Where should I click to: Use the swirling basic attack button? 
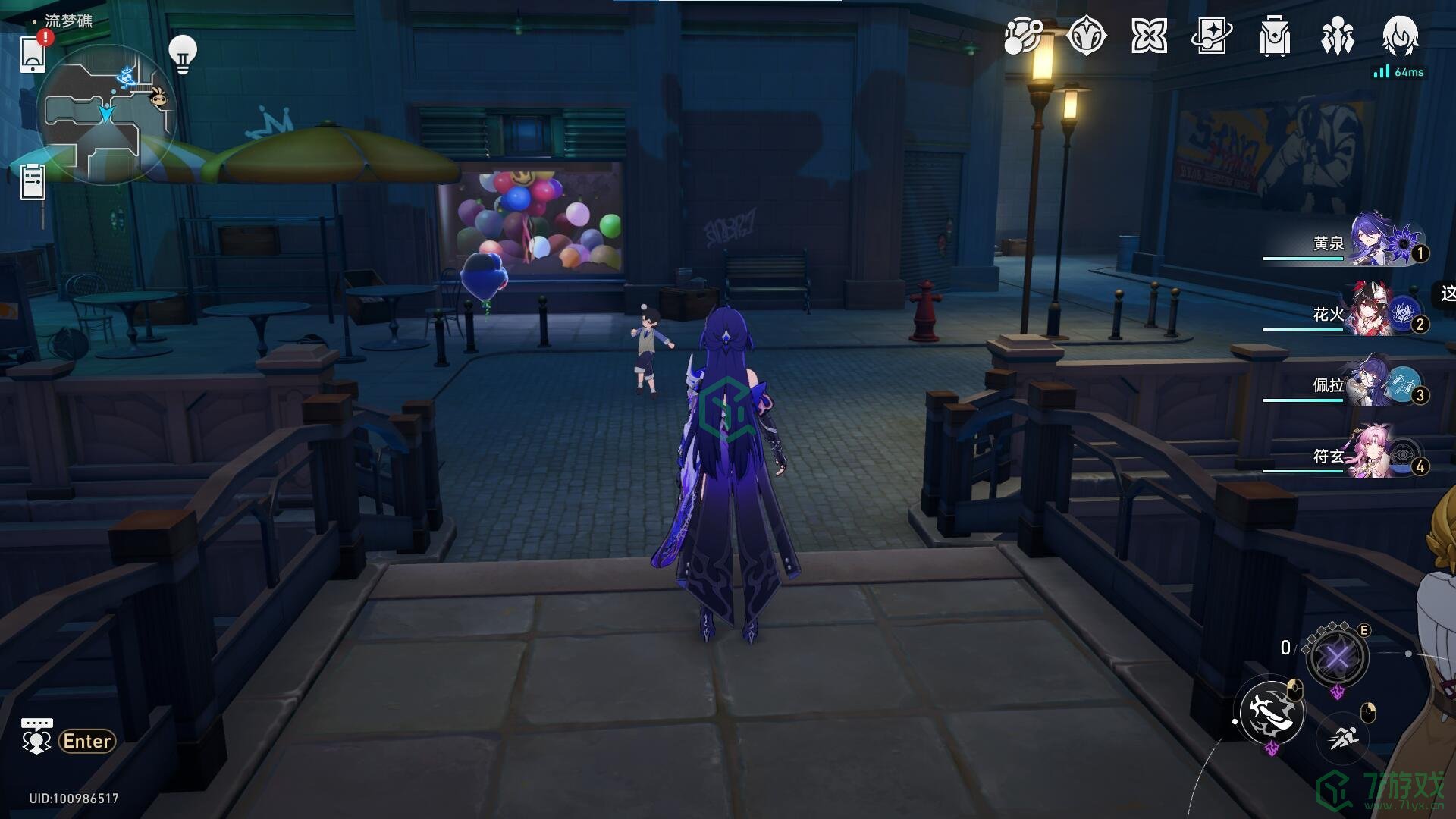[x=1272, y=713]
